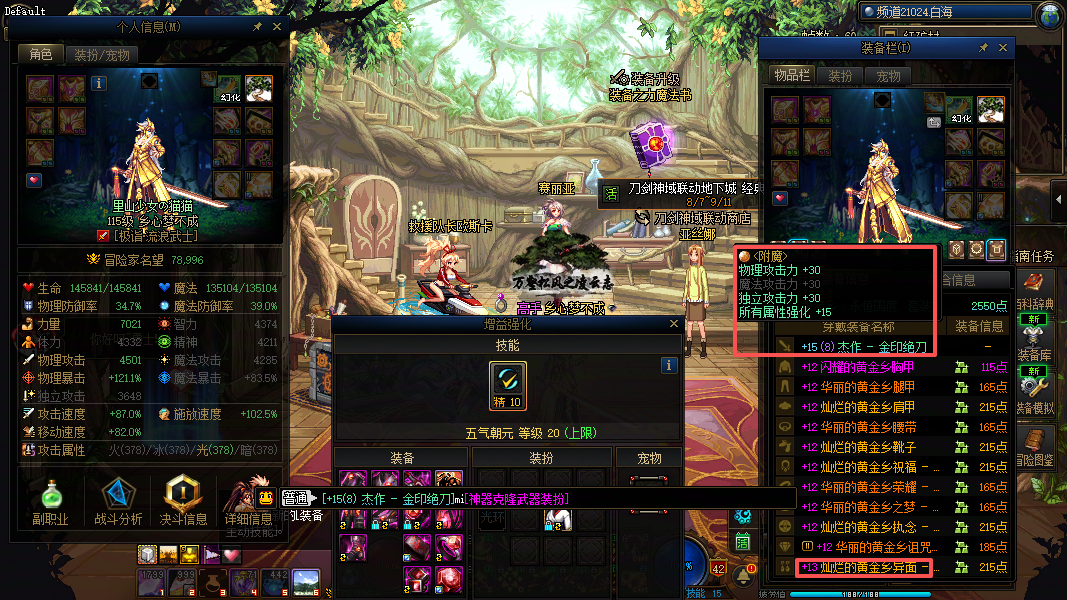This screenshot has height=600, width=1067.
Task: Switch to 宠物 tab in 装备栏
Action: pyautogui.click(x=888, y=76)
